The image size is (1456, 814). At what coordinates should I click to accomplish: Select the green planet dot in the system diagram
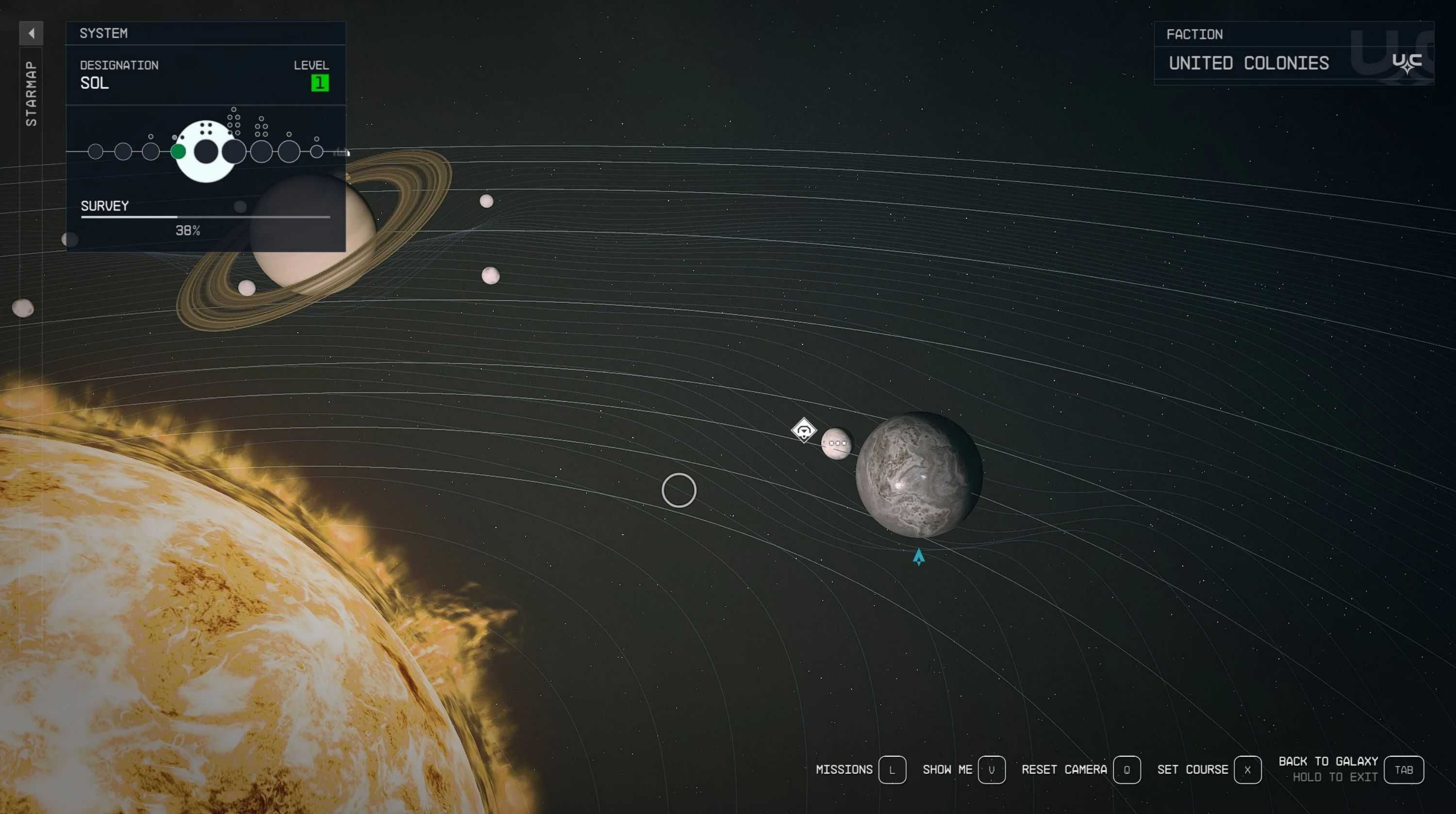[178, 151]
